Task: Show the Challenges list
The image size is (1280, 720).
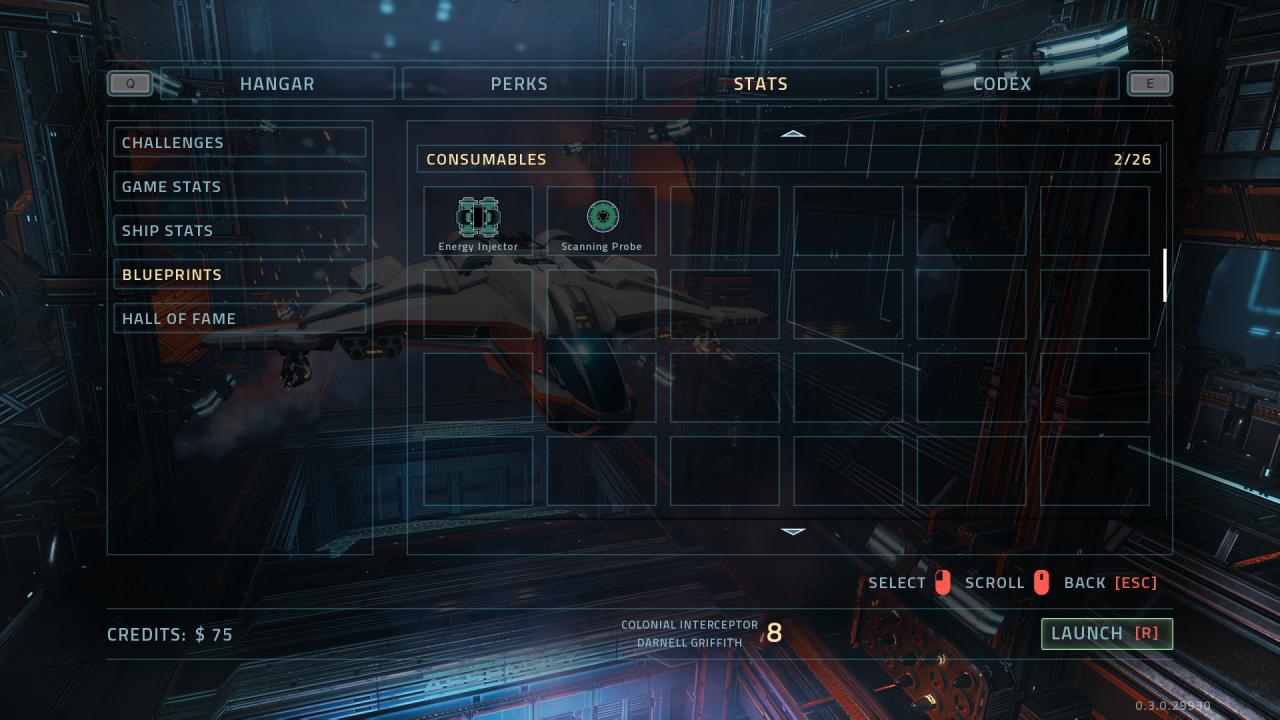Action: (240, 143)
